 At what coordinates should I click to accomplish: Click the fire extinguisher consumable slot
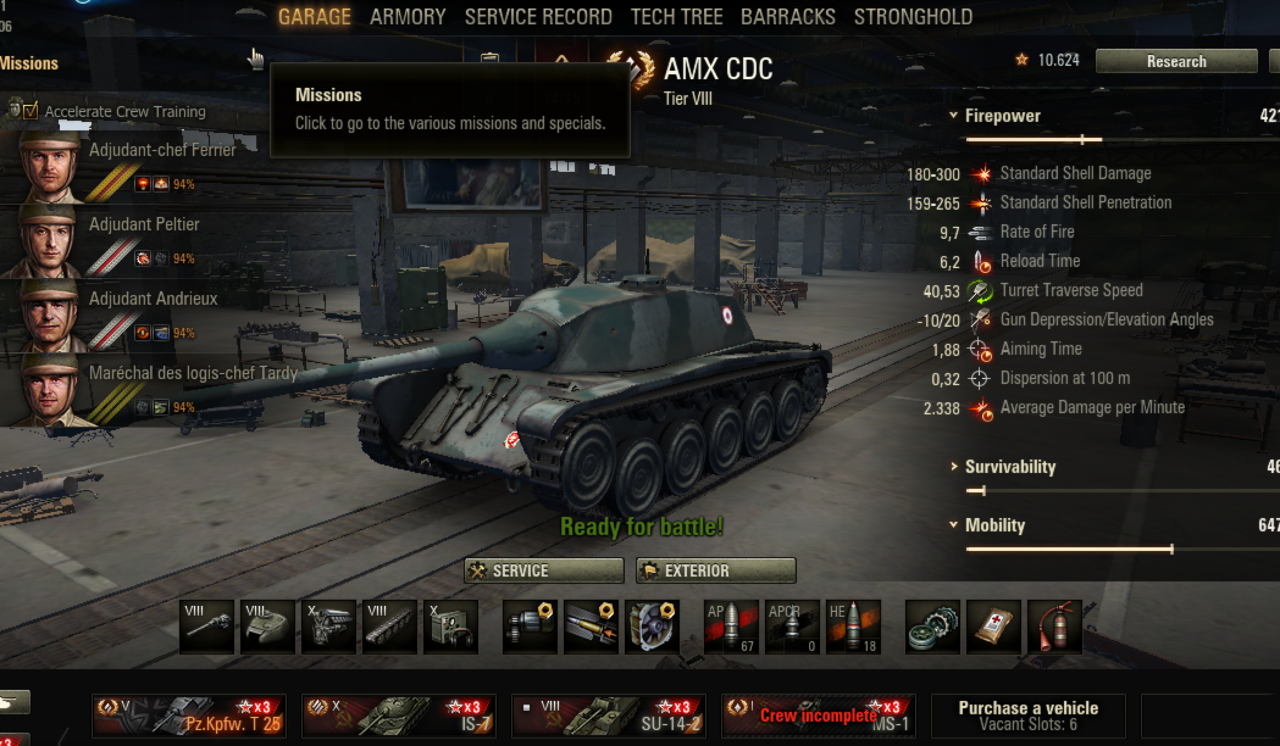1054,627
